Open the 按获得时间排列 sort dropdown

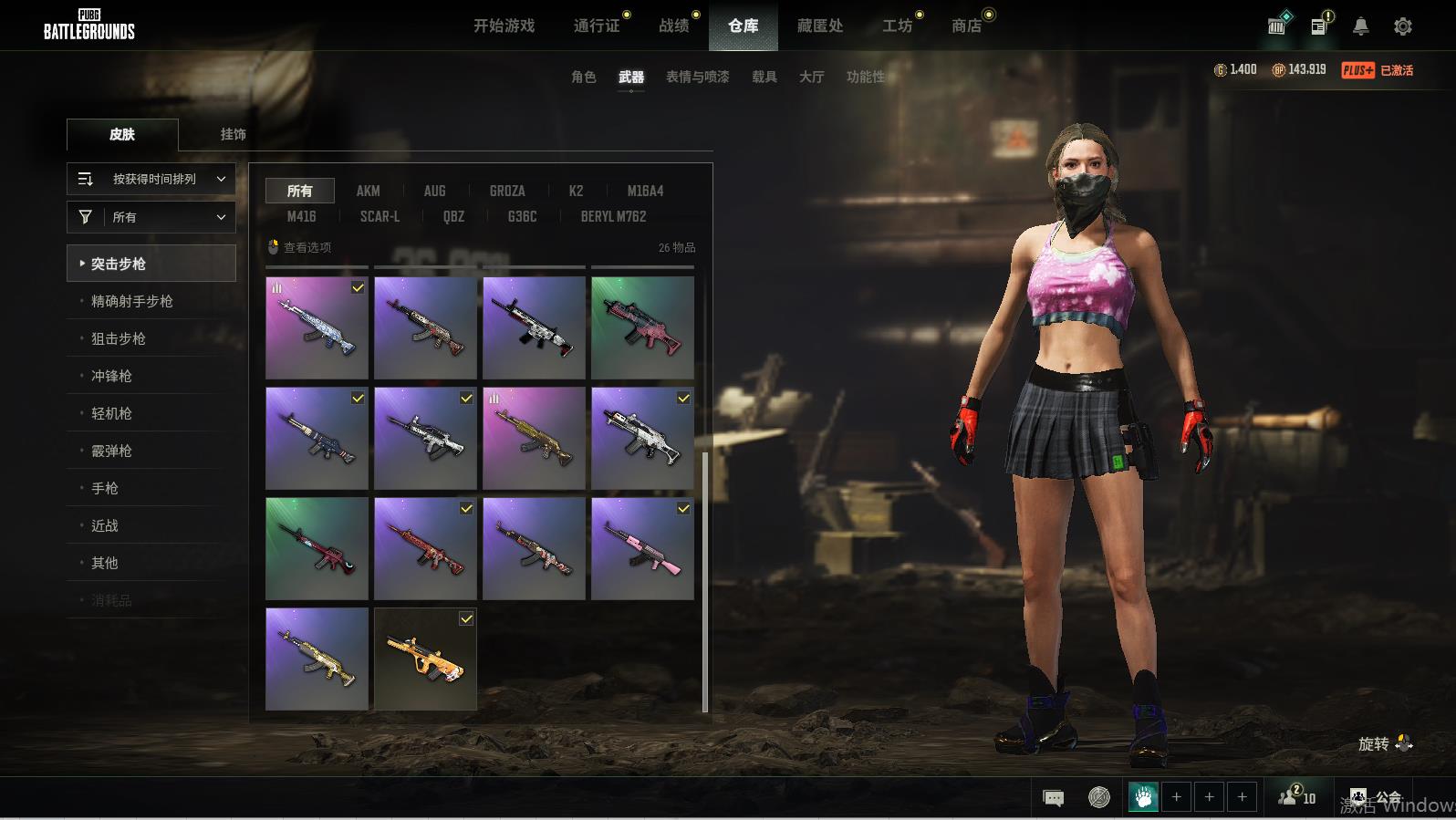click(x=151, y=179)
